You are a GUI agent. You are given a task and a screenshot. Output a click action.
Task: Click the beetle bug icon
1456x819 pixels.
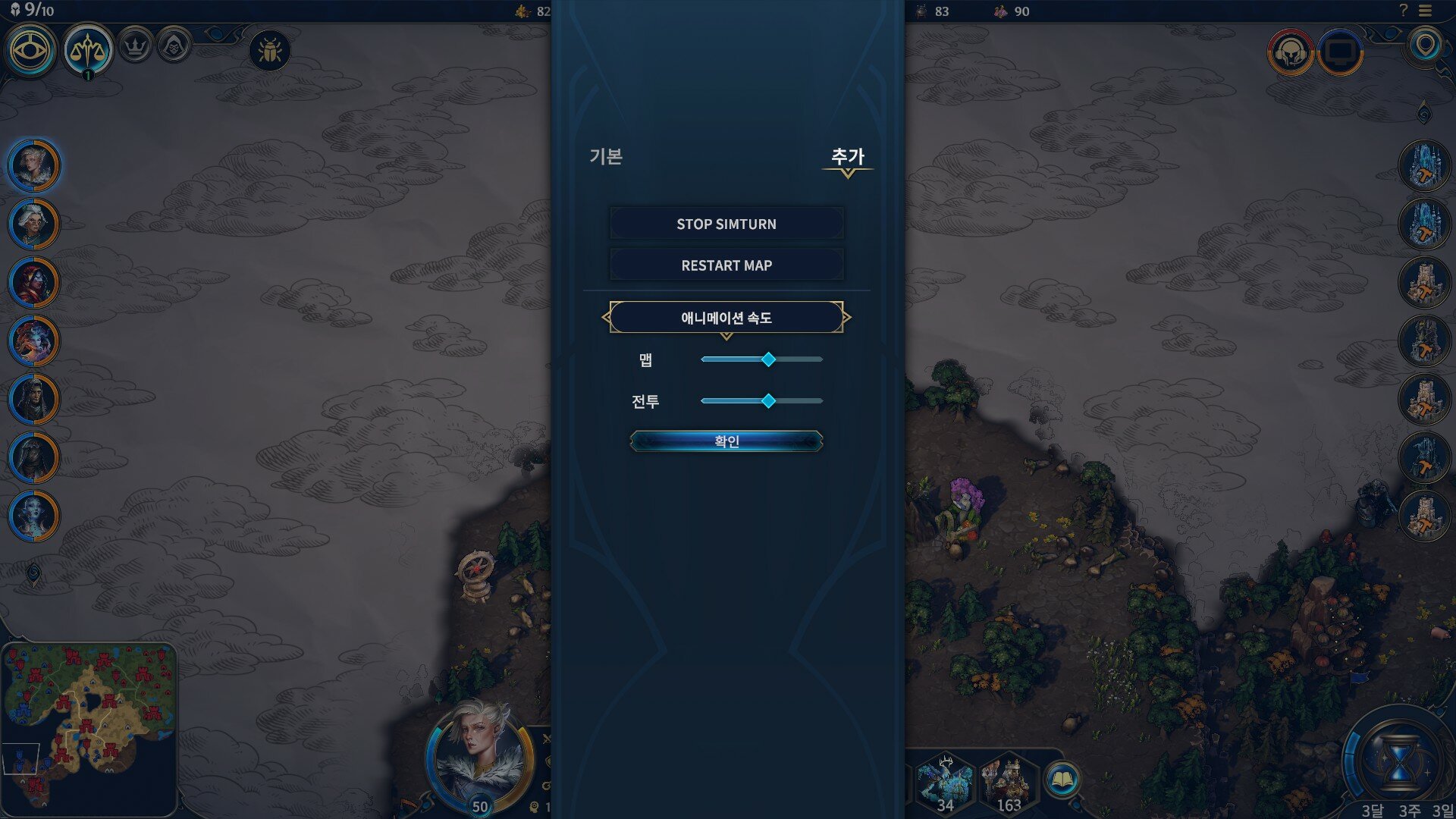click(270, 51)
